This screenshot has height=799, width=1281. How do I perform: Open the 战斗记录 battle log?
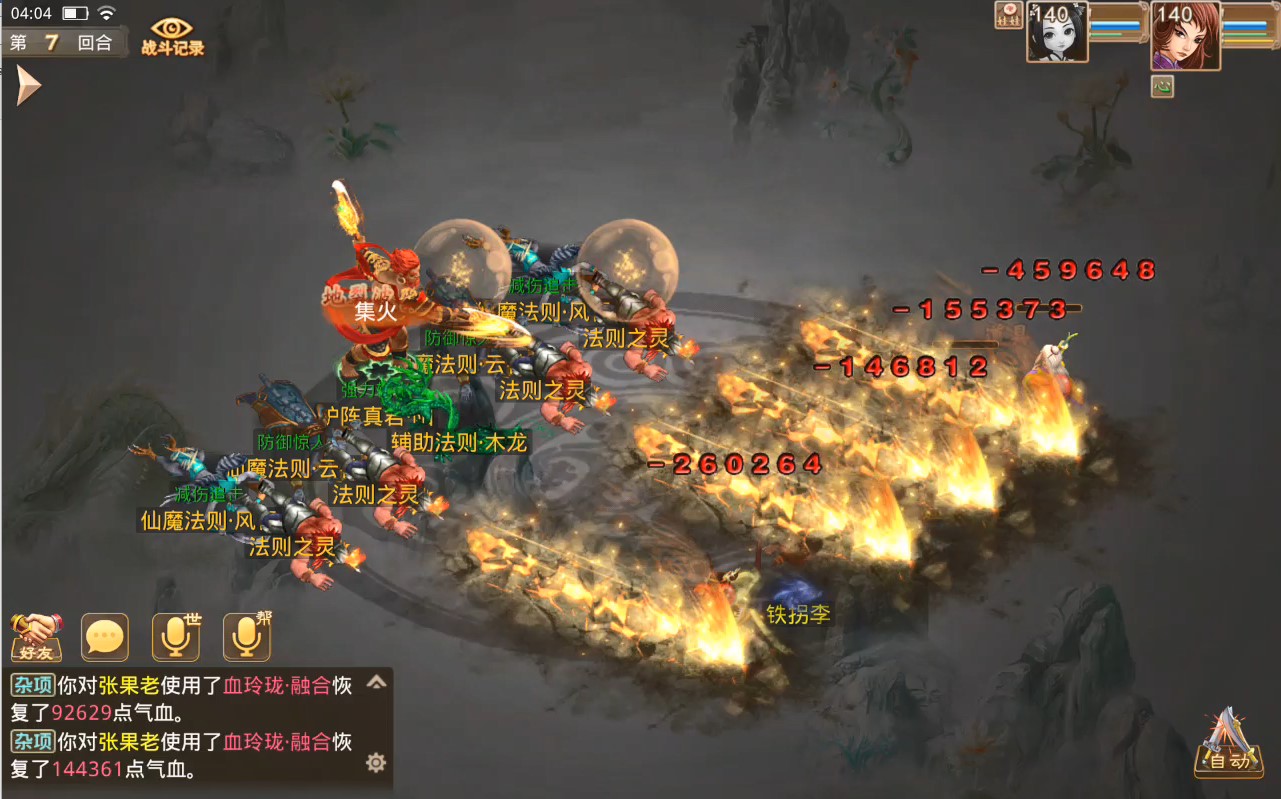[x=172, y=37]
